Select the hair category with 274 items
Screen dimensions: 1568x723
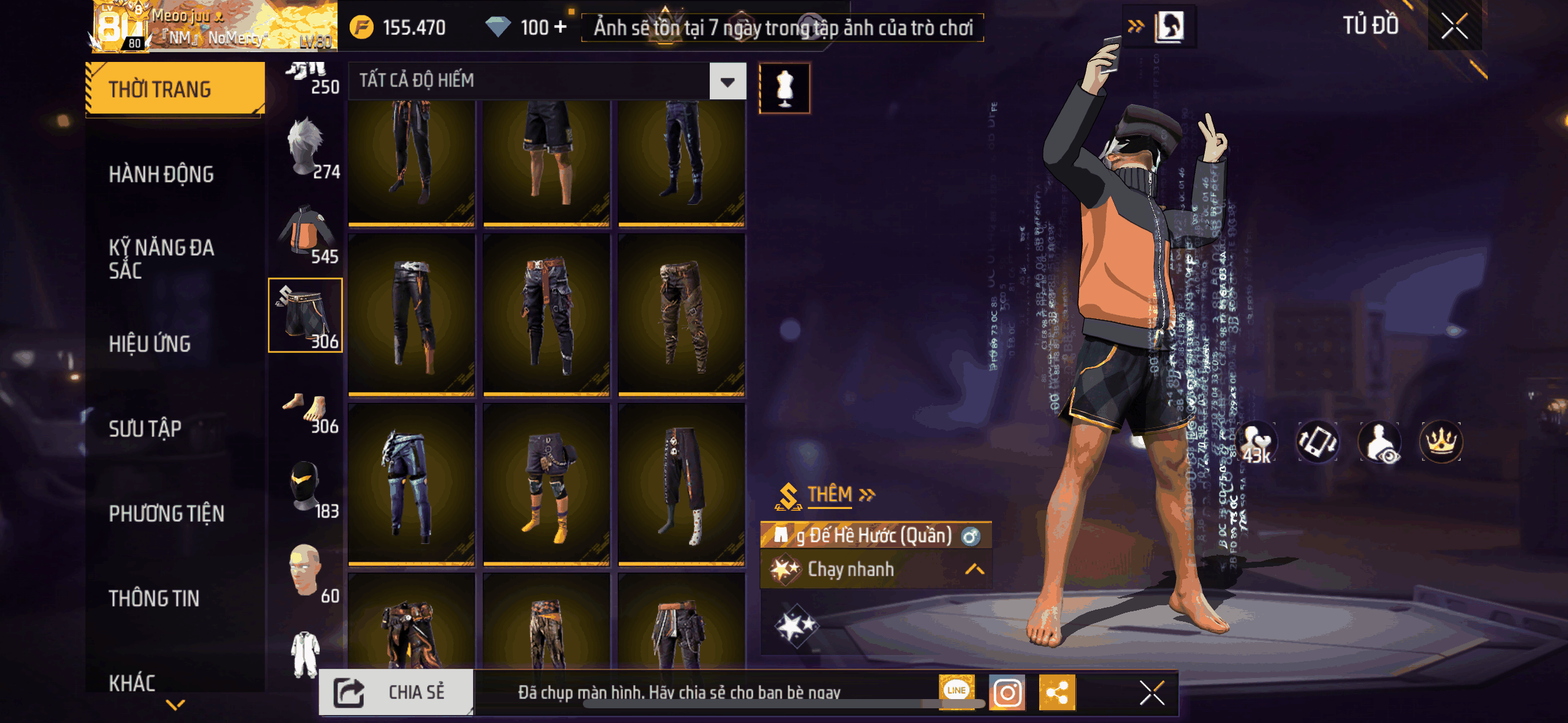307,148
